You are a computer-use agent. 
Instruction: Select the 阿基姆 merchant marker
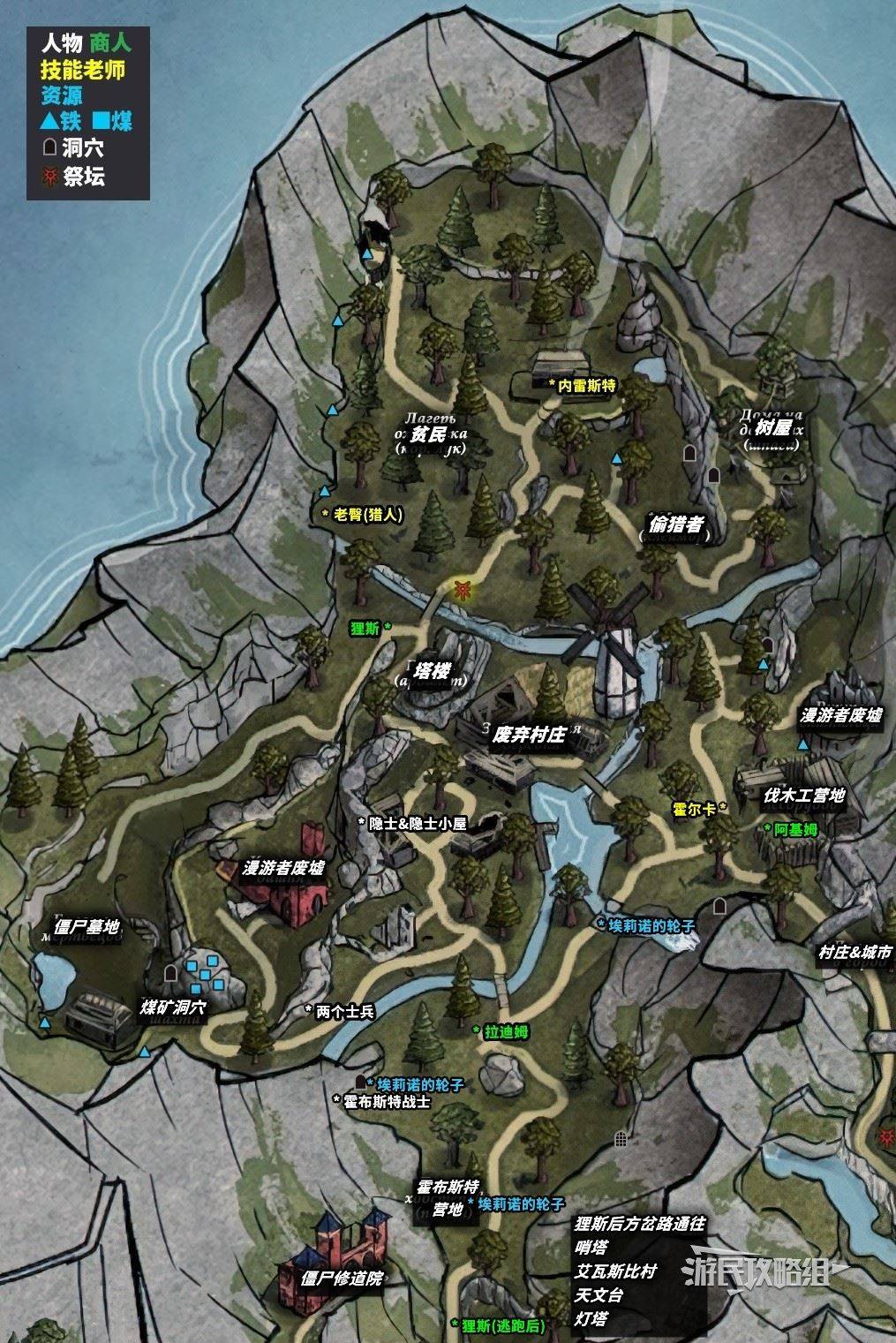click(796, 828)
